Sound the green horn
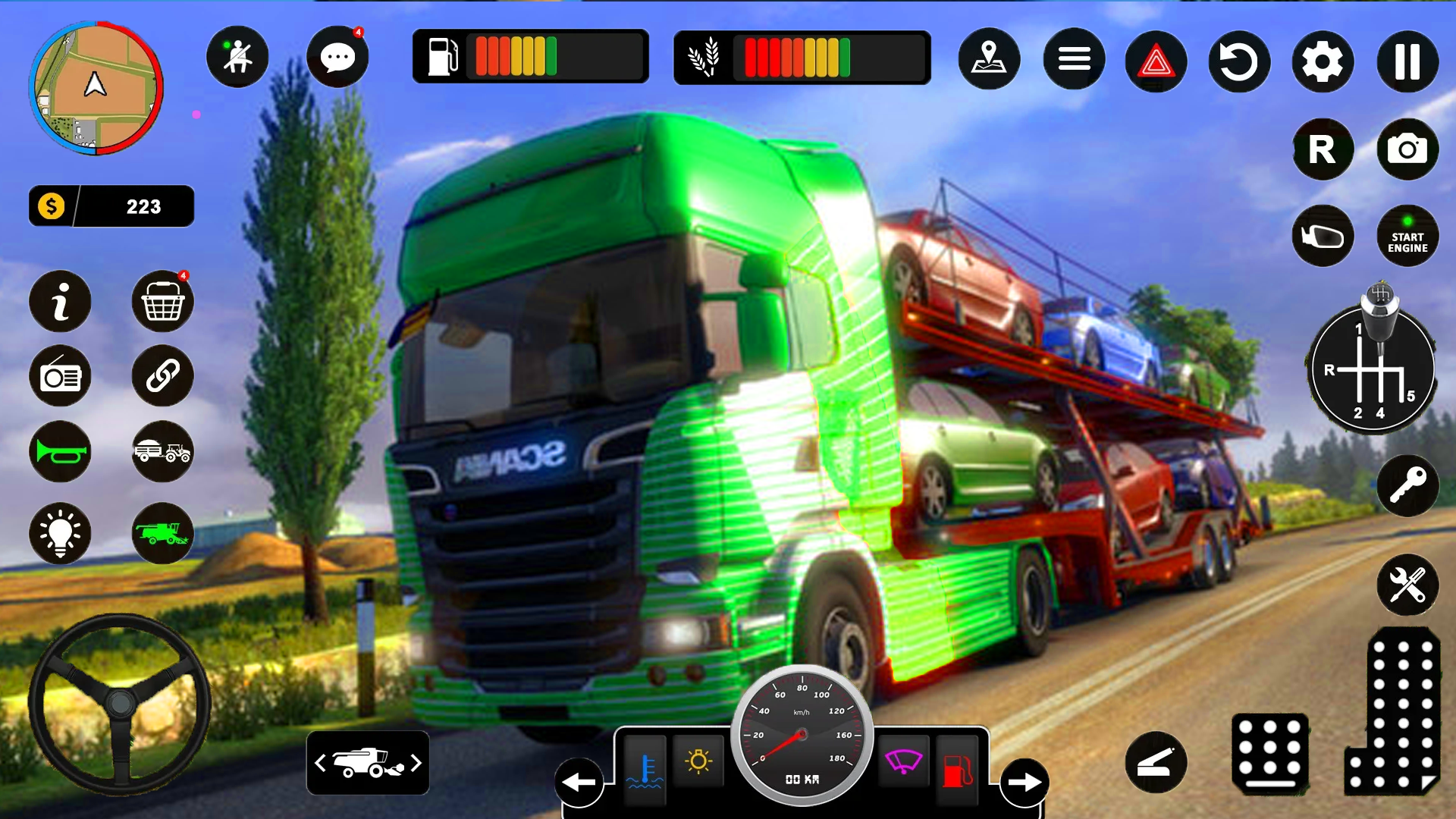 click(60, 452)
